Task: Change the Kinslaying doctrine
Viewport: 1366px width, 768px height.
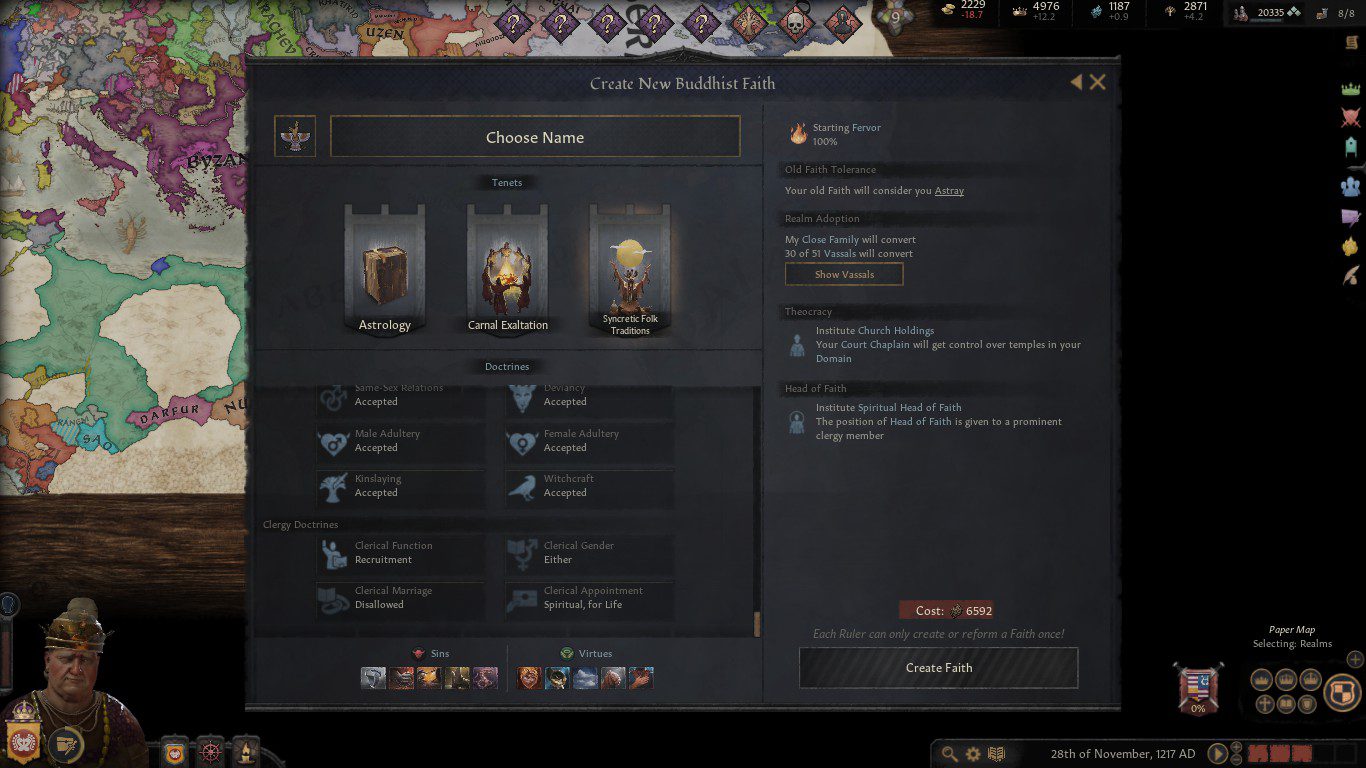Action: pyautogui.click(x=400, y=487)
